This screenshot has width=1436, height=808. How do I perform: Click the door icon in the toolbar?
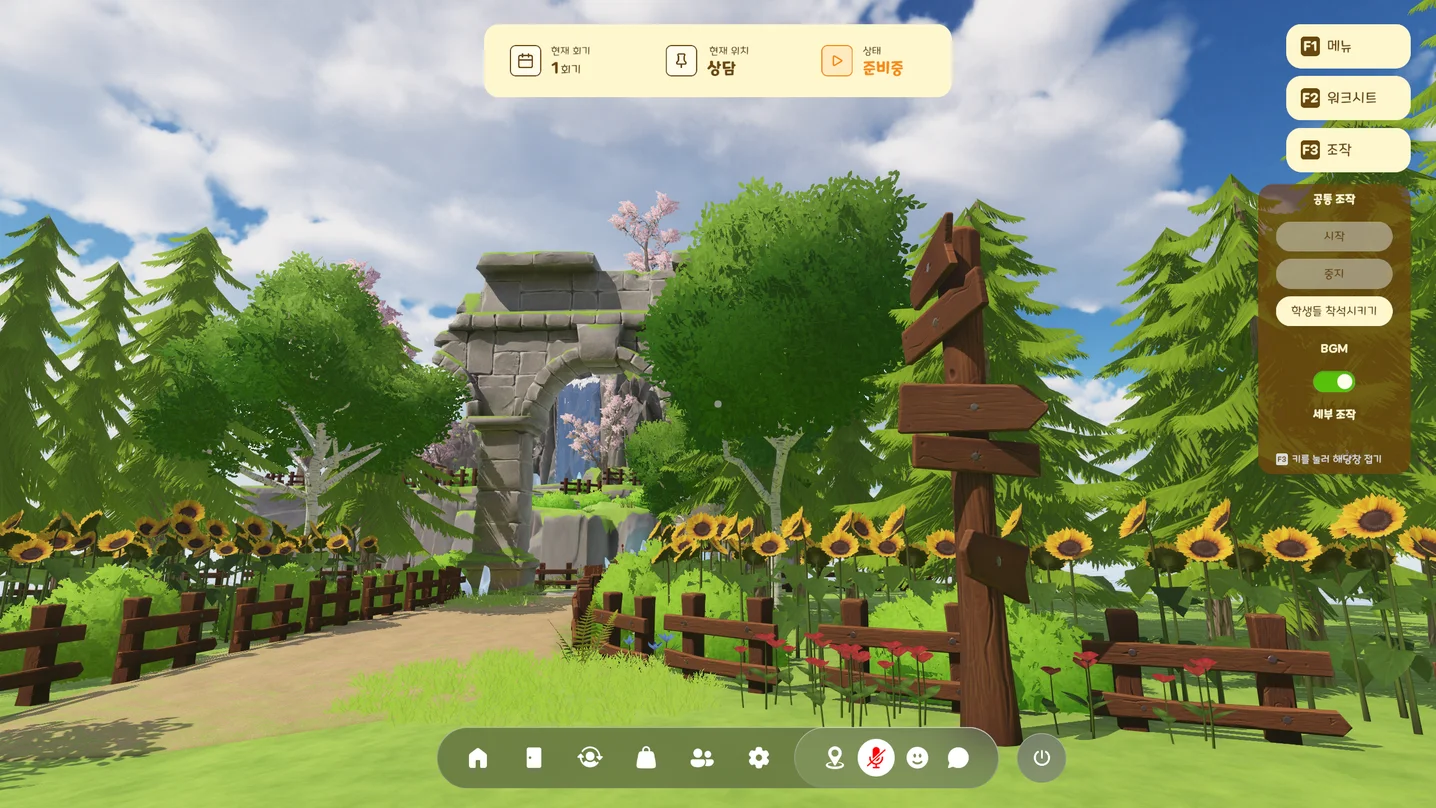pos(534,758)
